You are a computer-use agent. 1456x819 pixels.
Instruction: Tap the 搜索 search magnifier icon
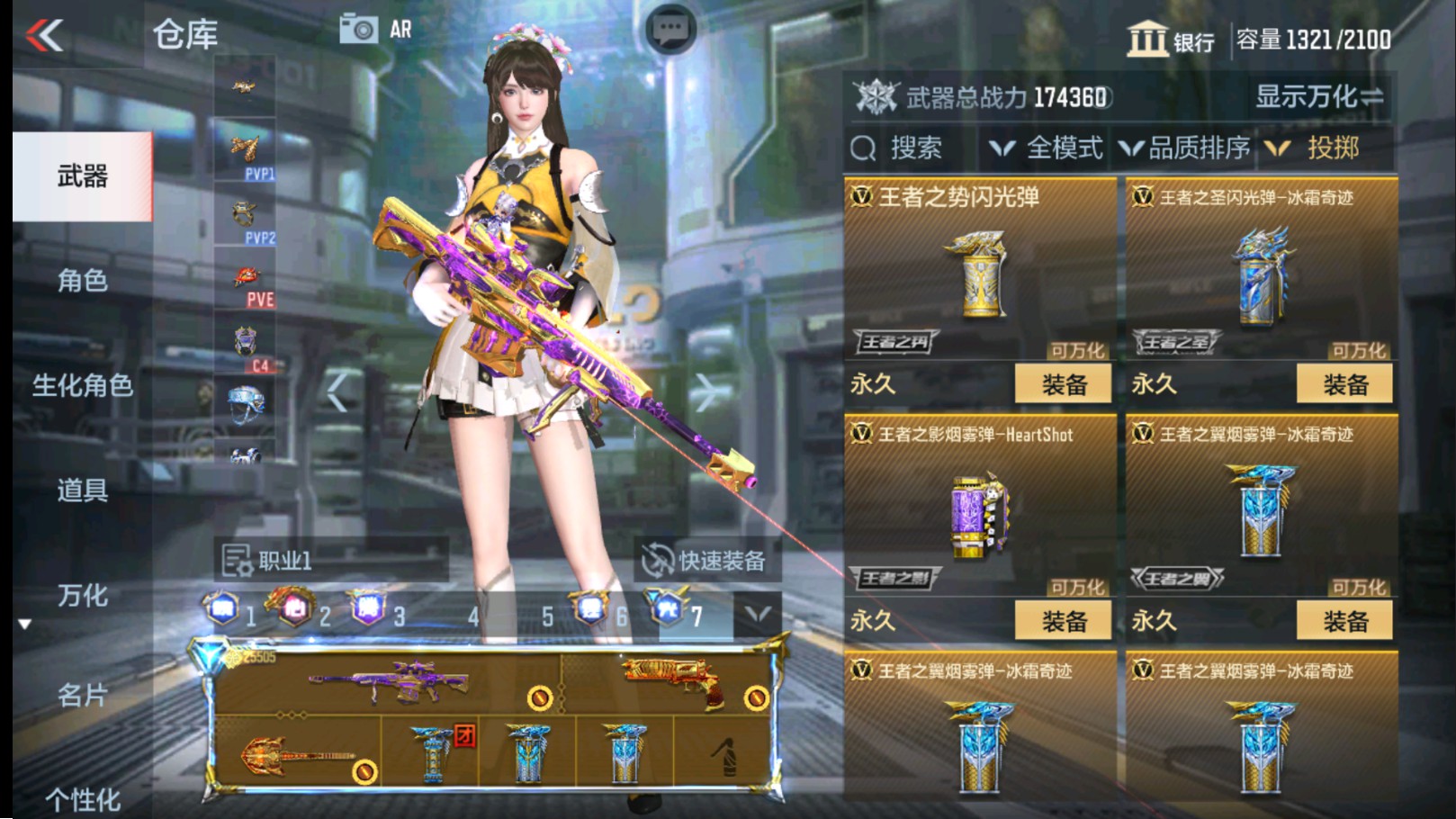(866, 148)
